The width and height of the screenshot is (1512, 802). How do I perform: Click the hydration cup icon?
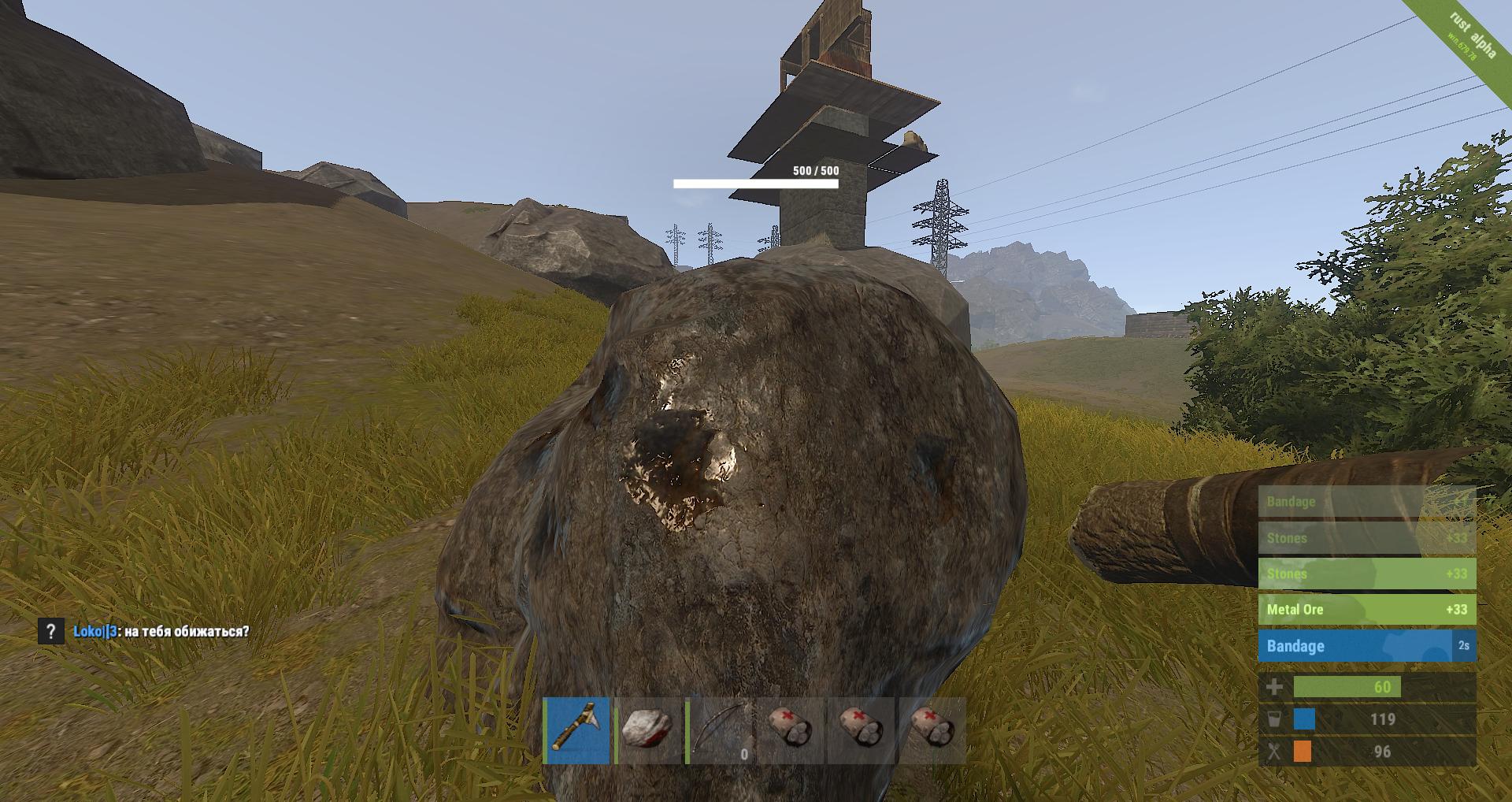click(1276, 719)
